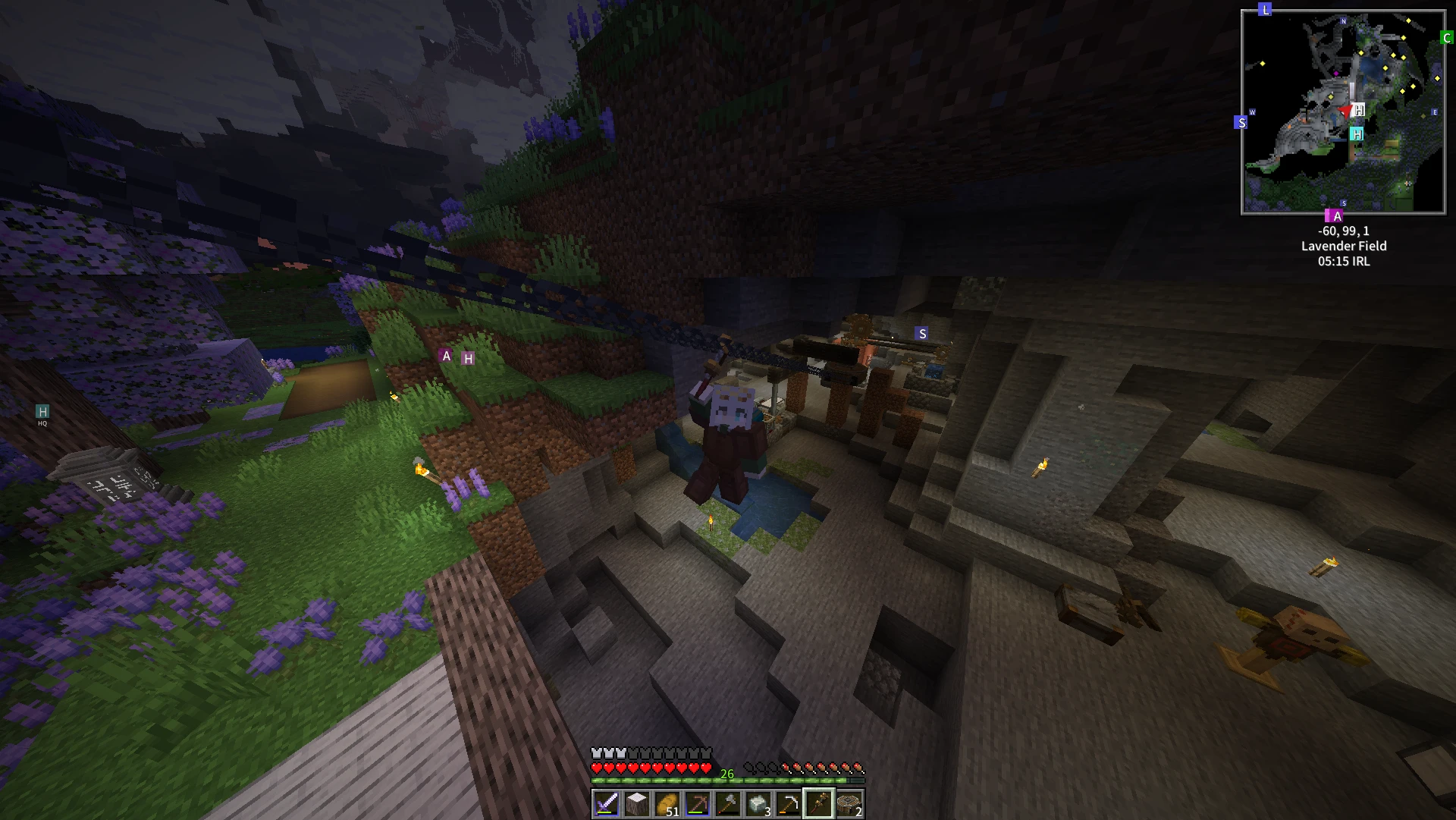Switch to the iron pickaxe slot
This screenshot has height=820, width=1456.
click(x=789, y=804)
